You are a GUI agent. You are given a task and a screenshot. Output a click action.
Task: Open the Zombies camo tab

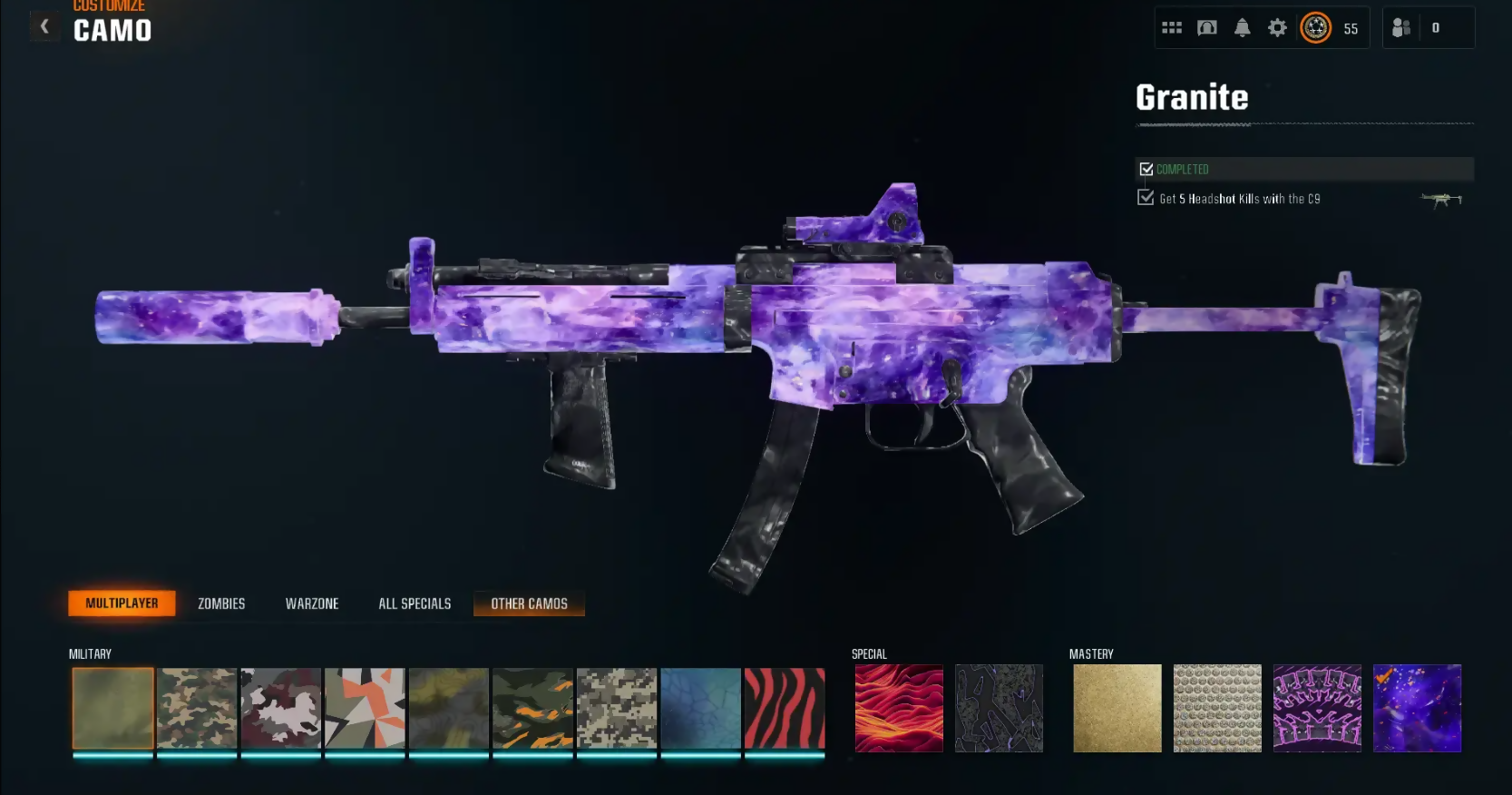(x=221, y=604)
